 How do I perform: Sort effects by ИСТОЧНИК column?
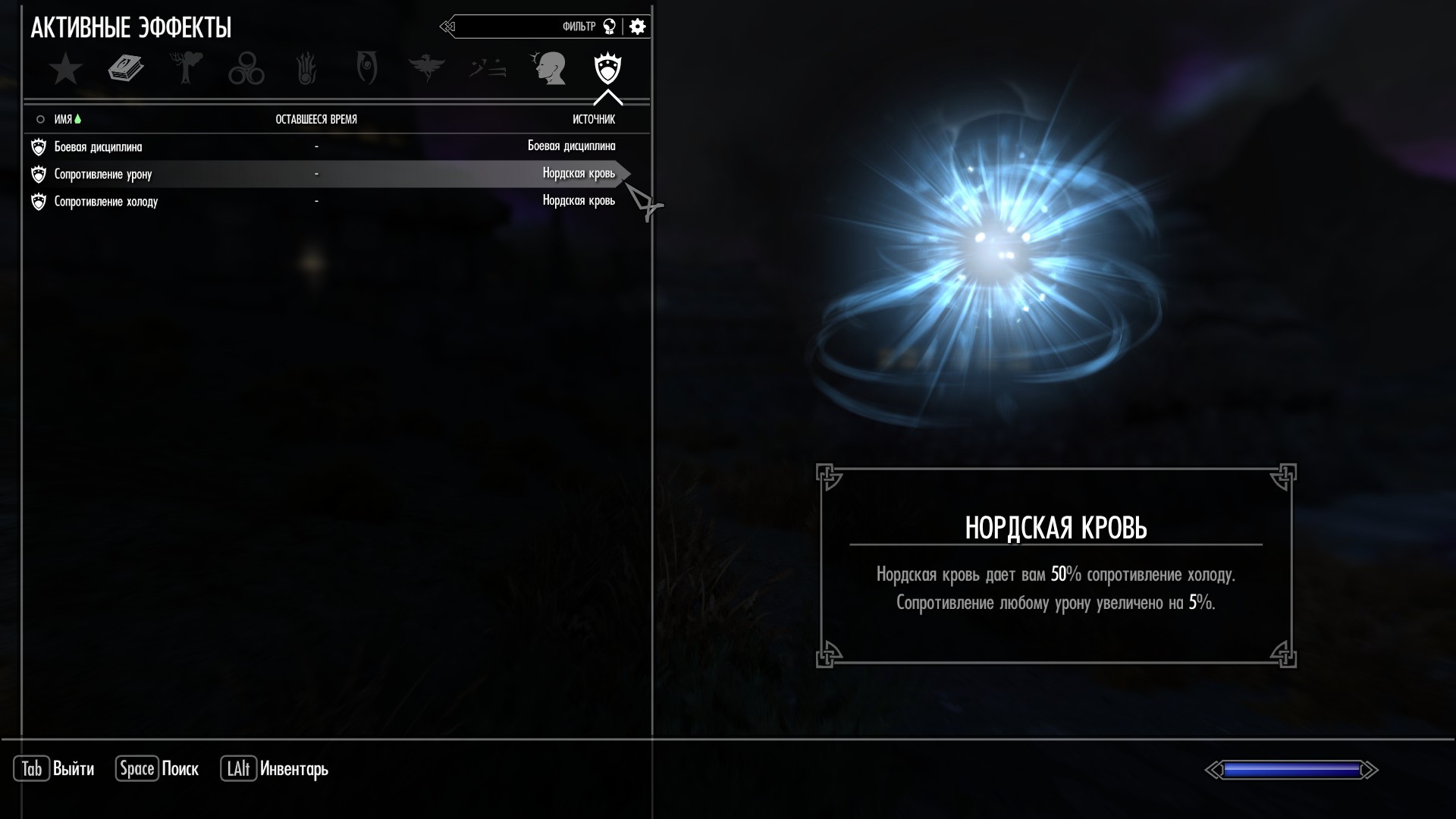593,119
